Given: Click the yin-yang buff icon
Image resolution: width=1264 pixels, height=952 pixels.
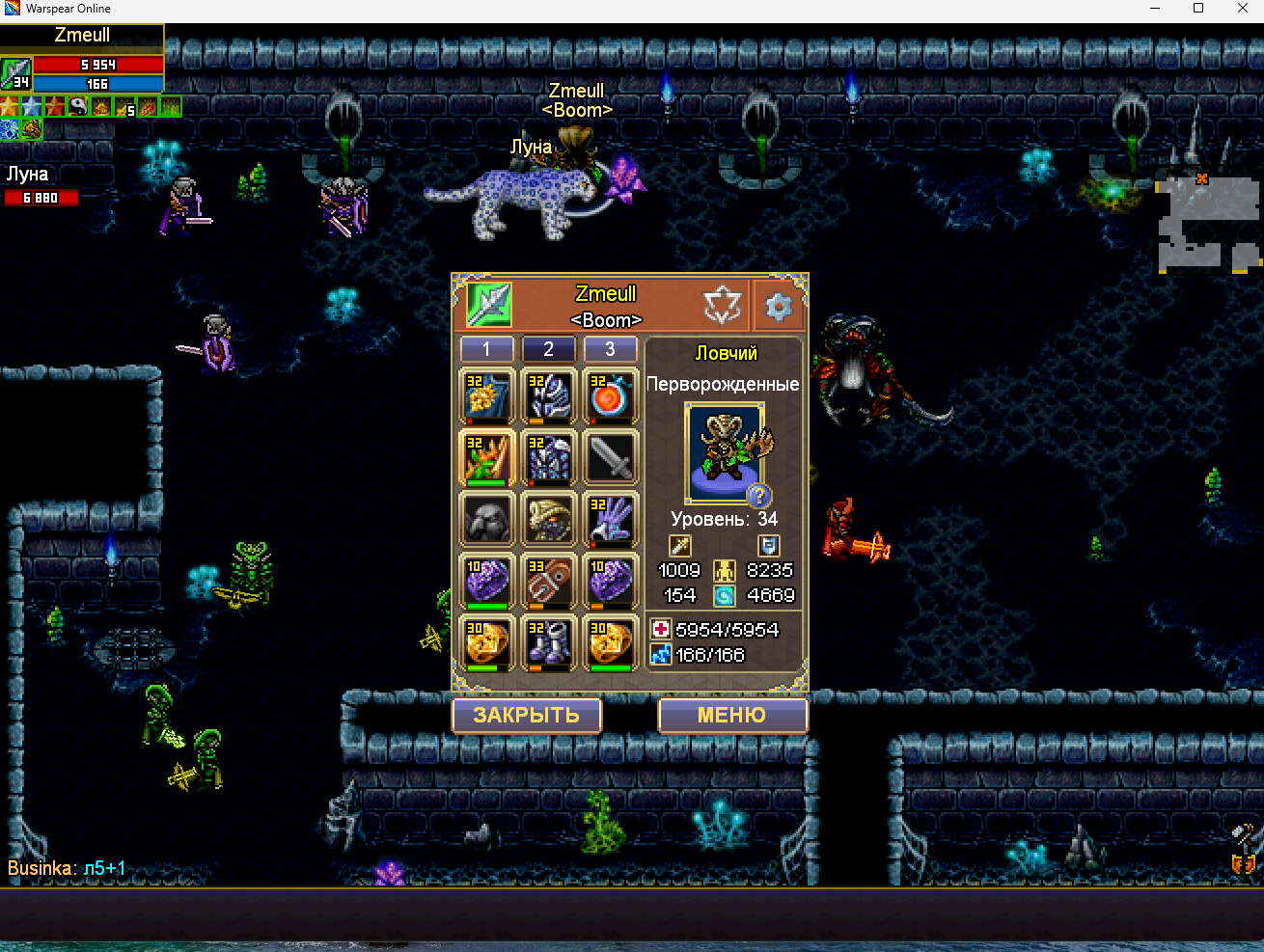Looking at the screenshot, I should [x=78, y=107].
